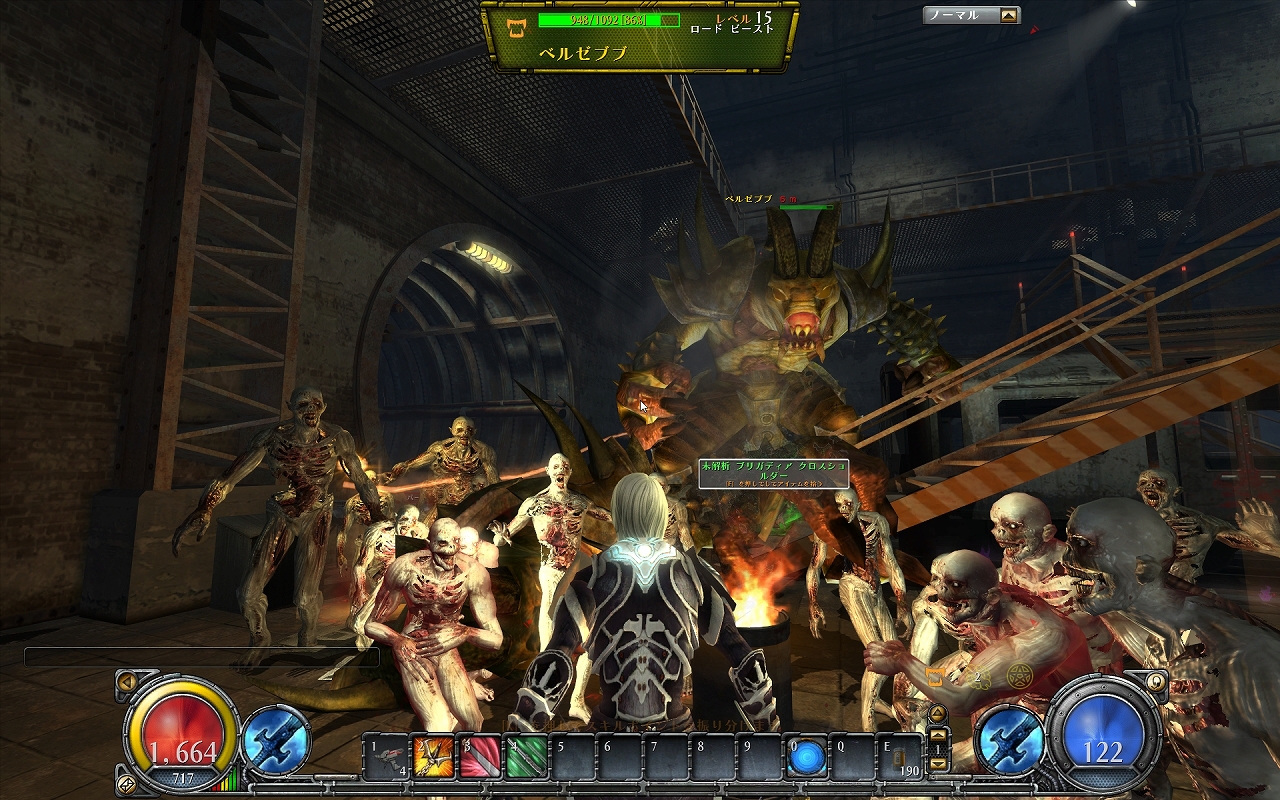Open the right-hand blue sword skill selector
Viewport: 1280px width, 800px height.
1010,742
